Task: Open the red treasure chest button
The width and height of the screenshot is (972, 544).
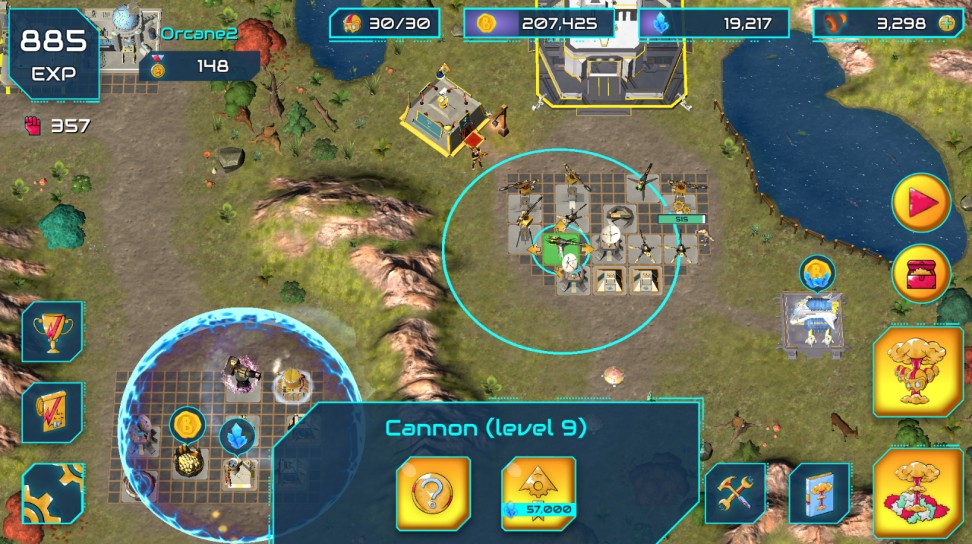Action: point(921,273)
